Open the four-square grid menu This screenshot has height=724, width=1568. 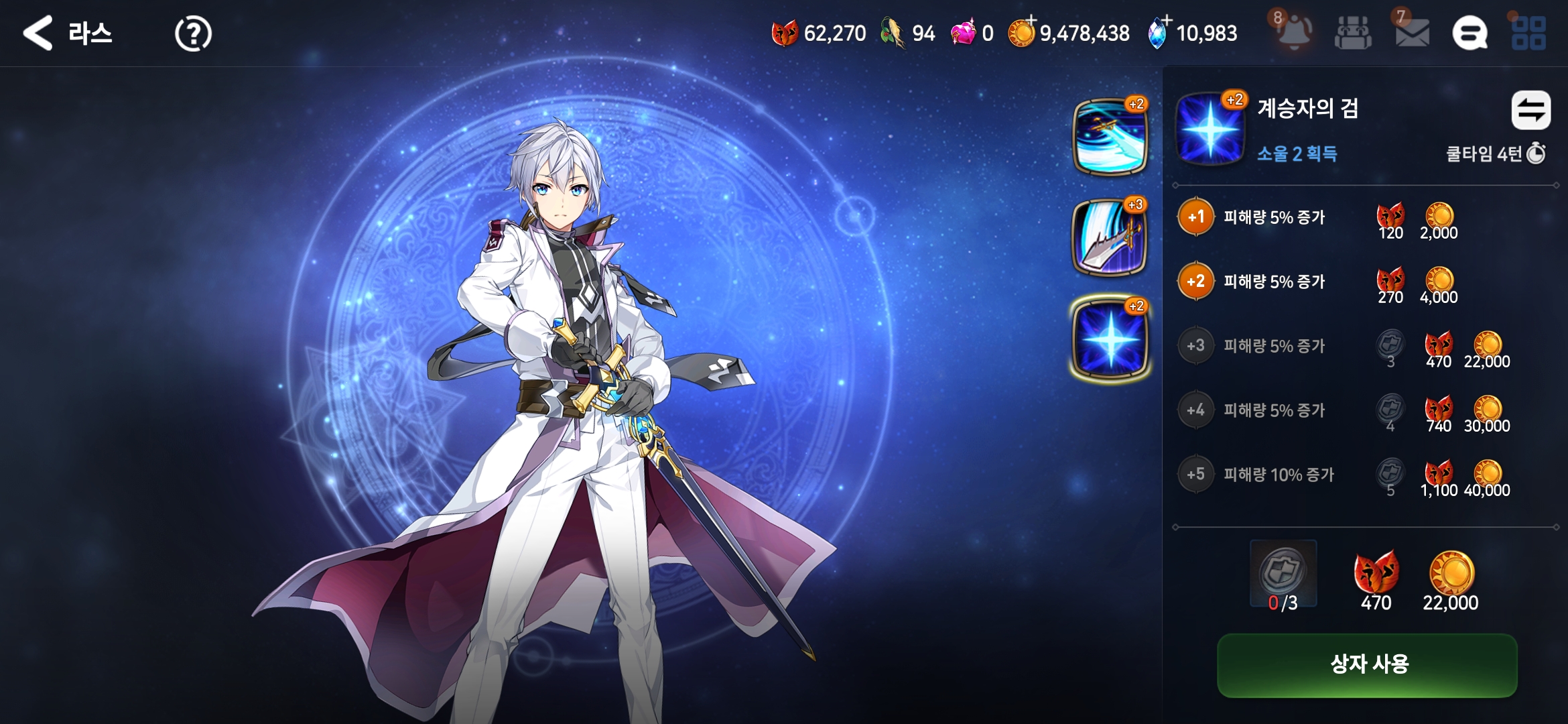(x=1528, y=33)
